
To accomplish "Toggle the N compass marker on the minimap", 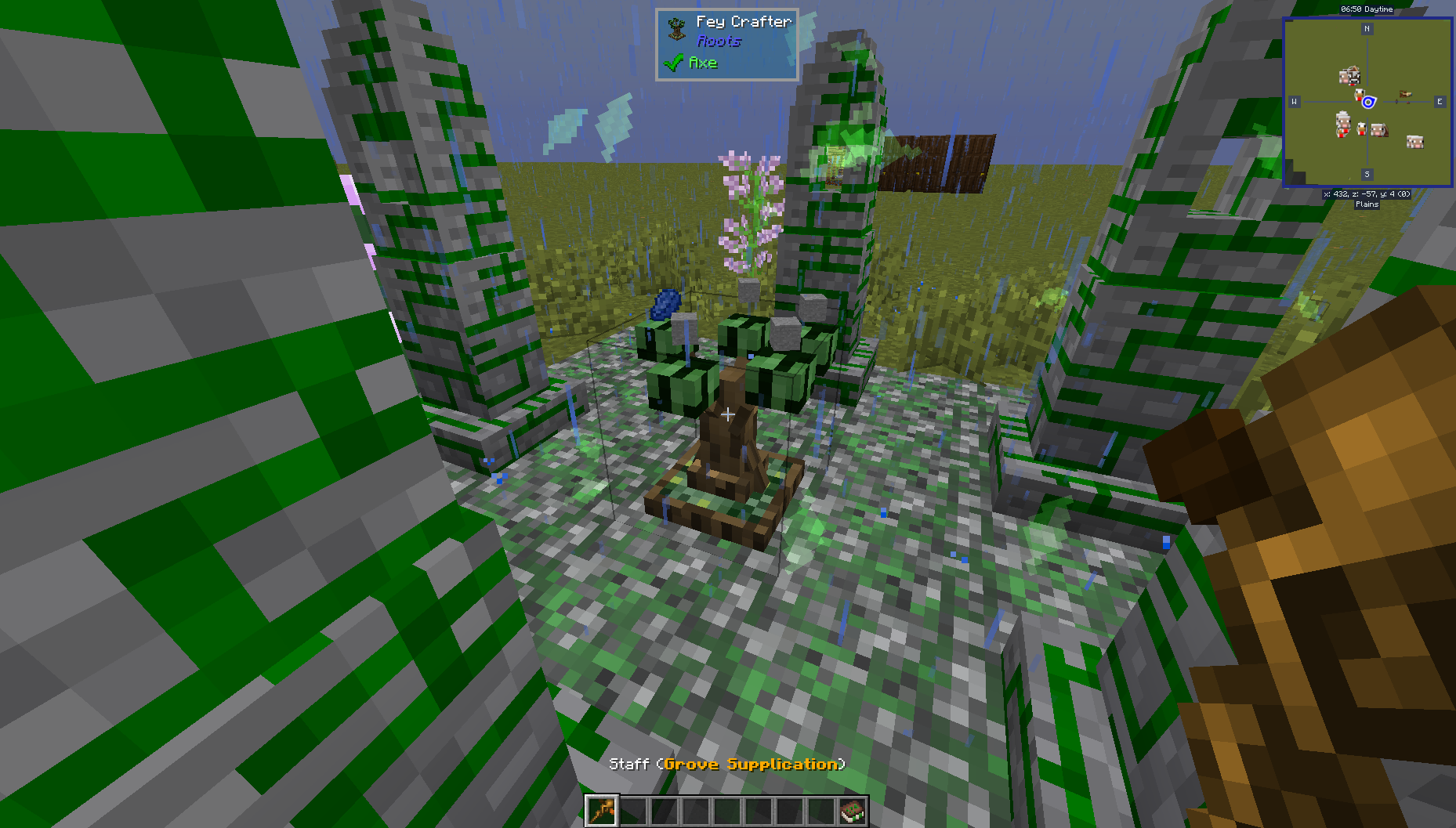I will coord(1367,28).
